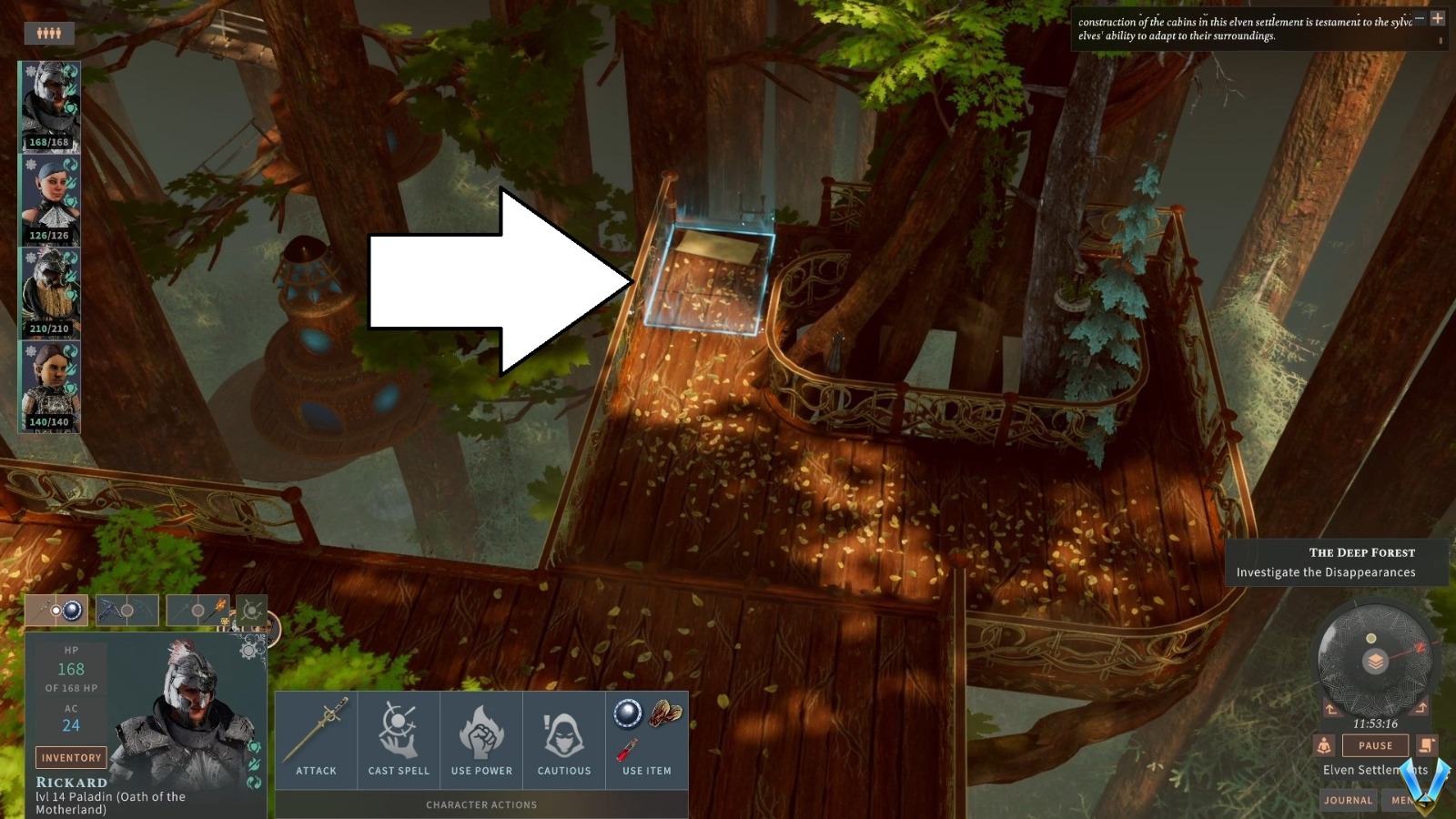Click the party formation icon top left

coord(51,34)
